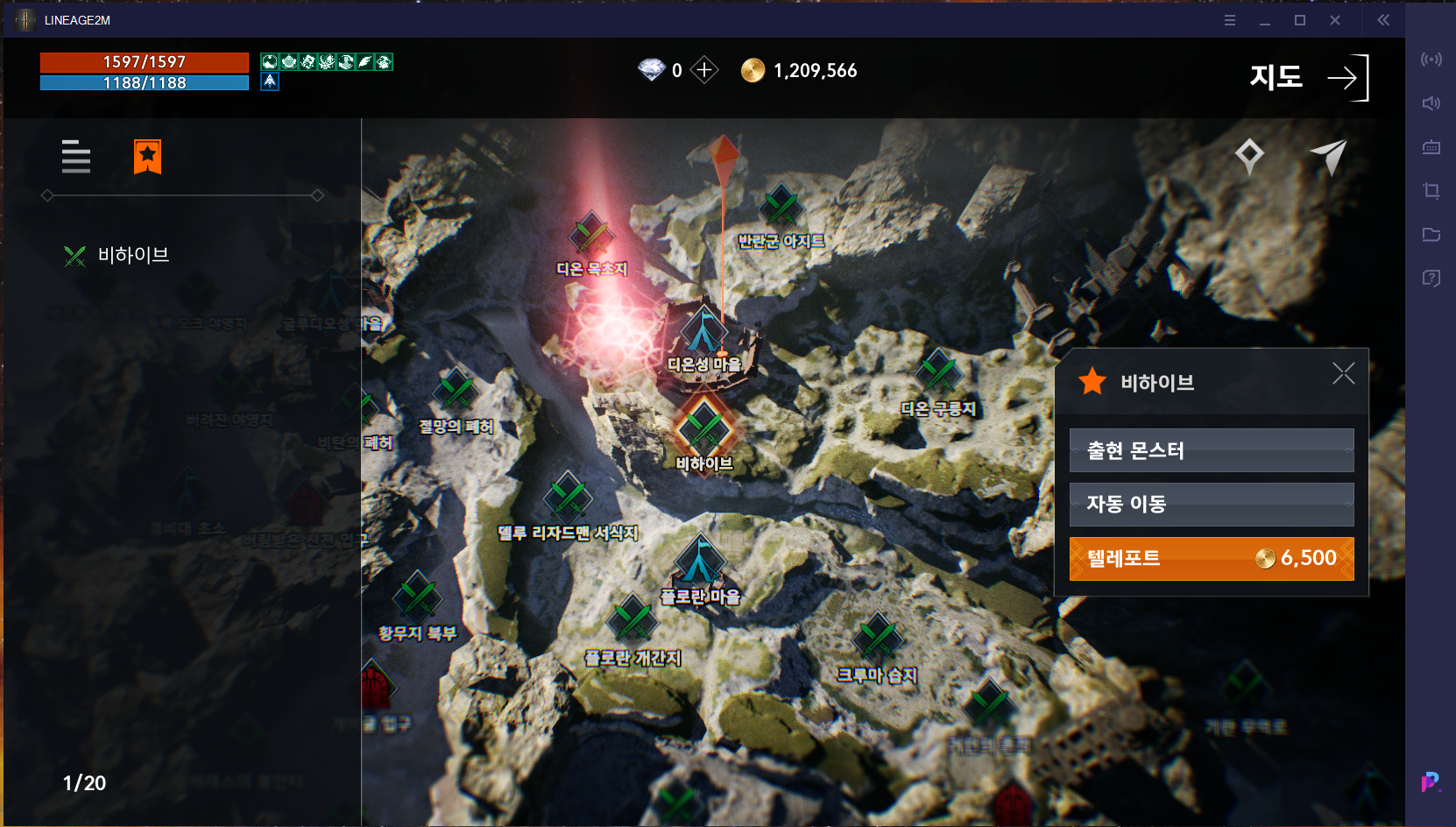Image resolution: width=1456 pixels, height=827 pixels.
Task: Click the paper-plane current location icon
Action: click(x=1328, y=156)
